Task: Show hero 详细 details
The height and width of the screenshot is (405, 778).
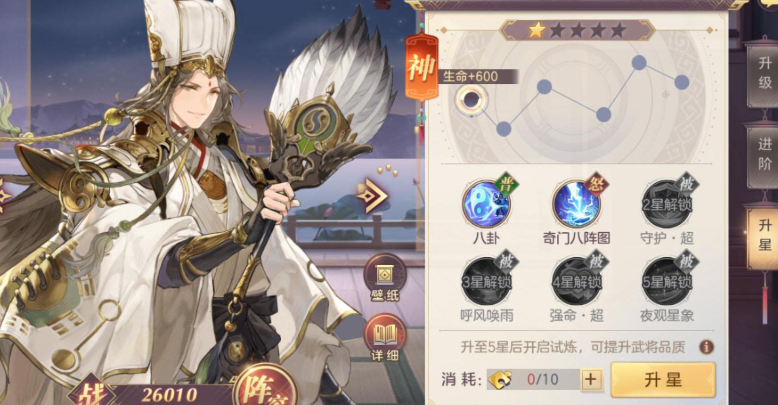Action: pyautogui.click(x=384, y=340)
